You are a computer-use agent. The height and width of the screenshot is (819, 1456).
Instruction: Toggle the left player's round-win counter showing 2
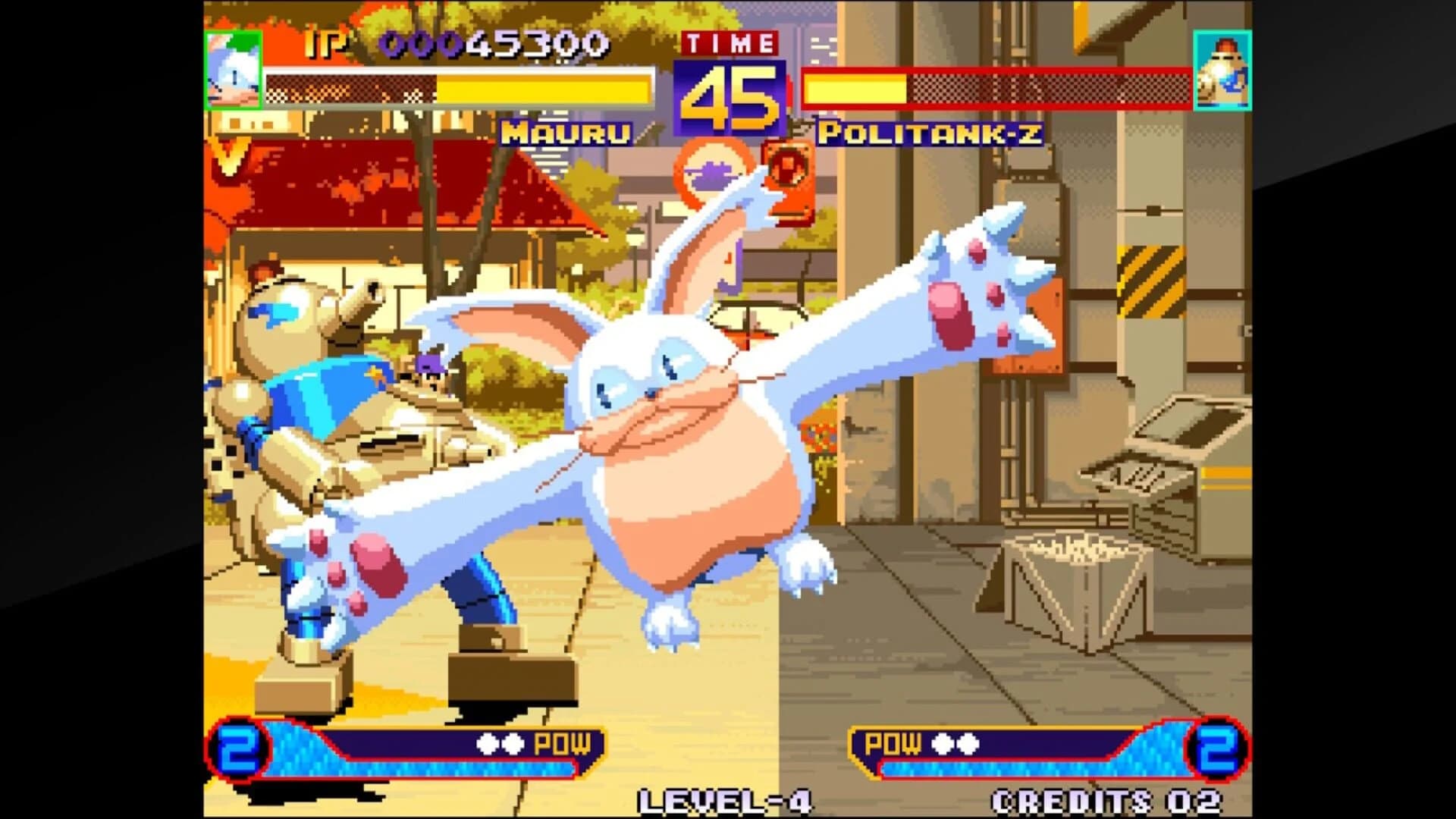(x=237, y=746)
